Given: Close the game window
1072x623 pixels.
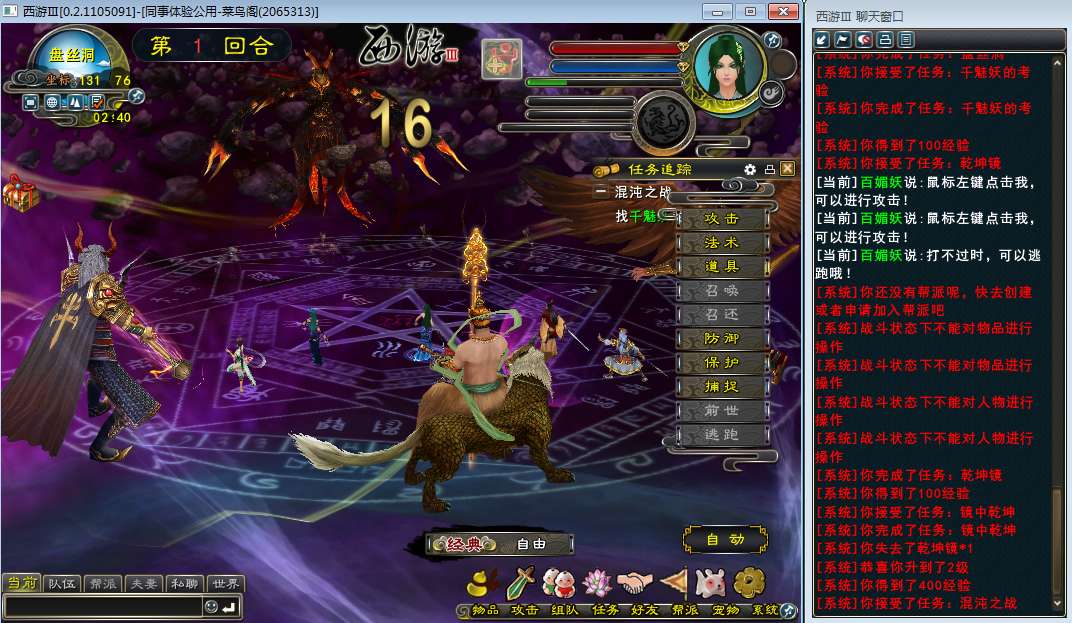Looking at the screenshot, I should coord(781,11).
